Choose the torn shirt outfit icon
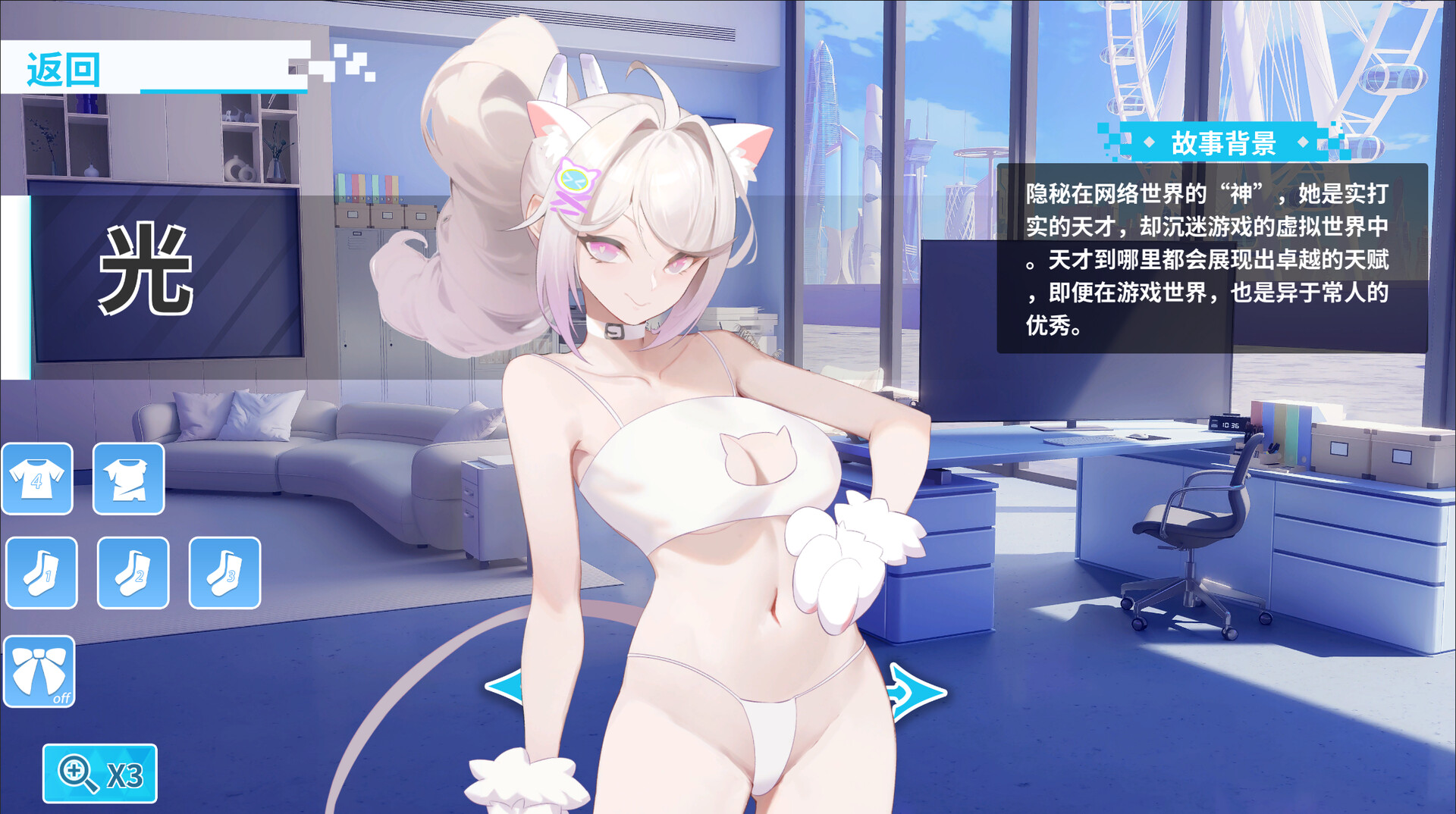This screenshot has height=814, width=1456. (x=128, y=479)
